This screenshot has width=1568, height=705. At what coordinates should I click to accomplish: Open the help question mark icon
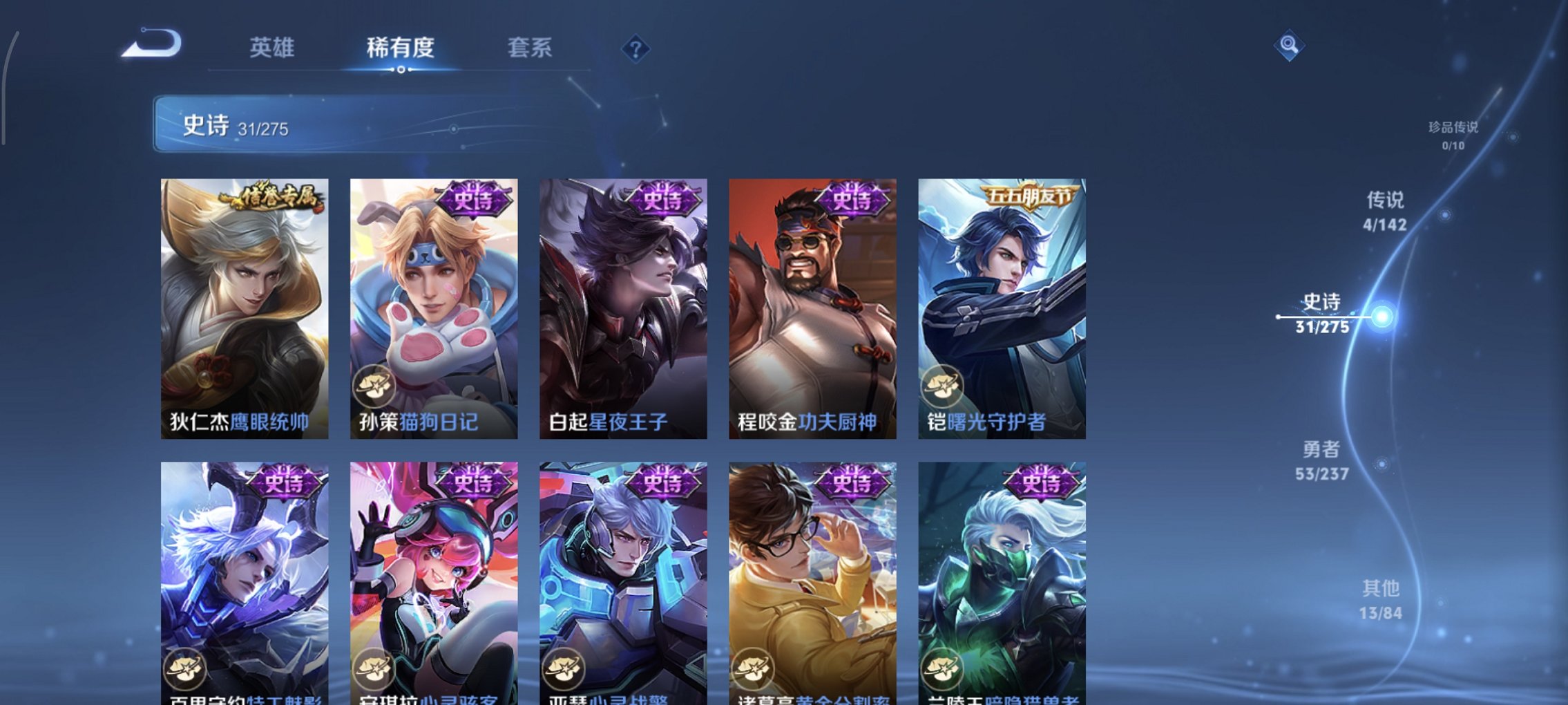636,49
